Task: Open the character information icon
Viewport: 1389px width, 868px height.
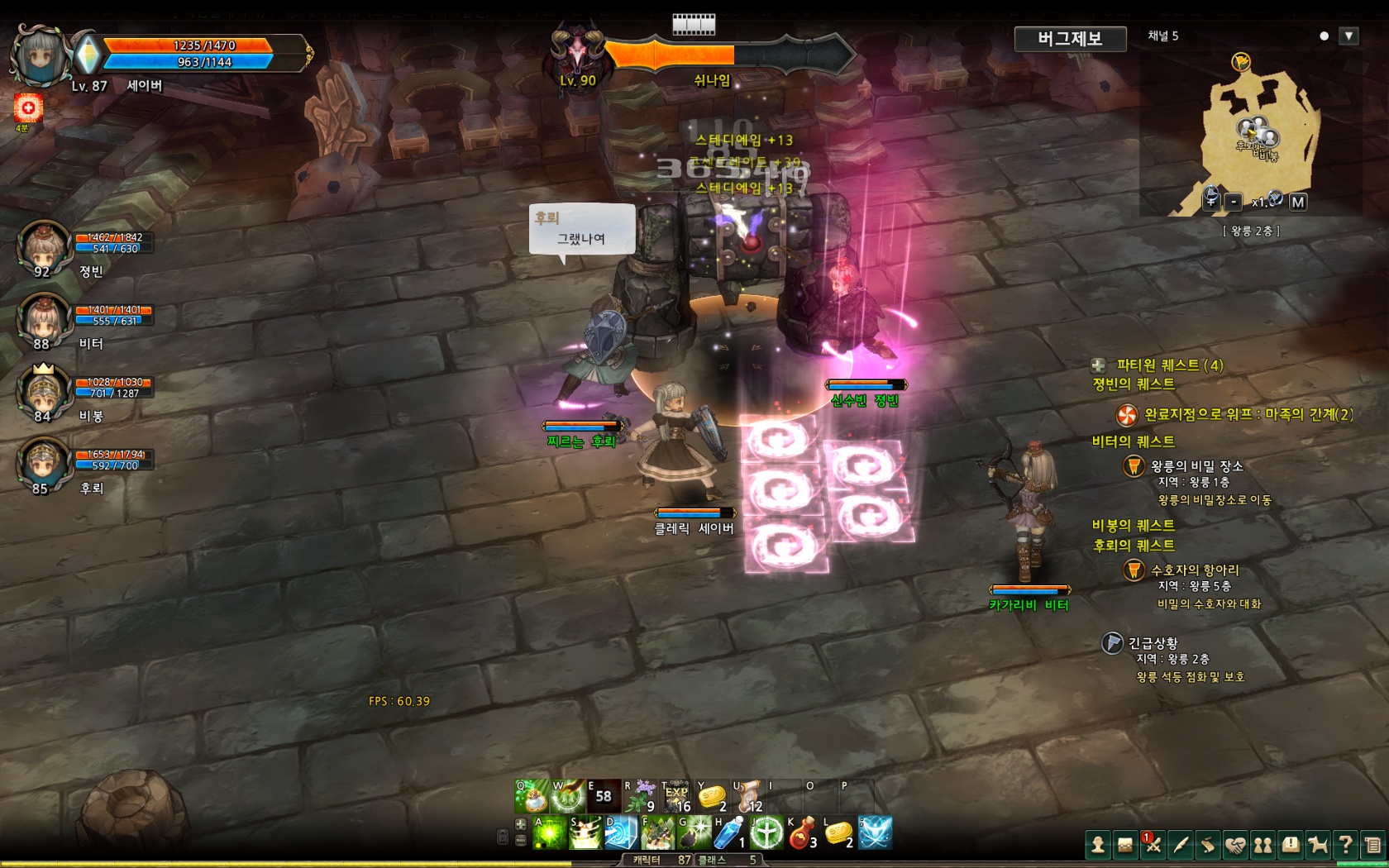Action: (1099, 845)
